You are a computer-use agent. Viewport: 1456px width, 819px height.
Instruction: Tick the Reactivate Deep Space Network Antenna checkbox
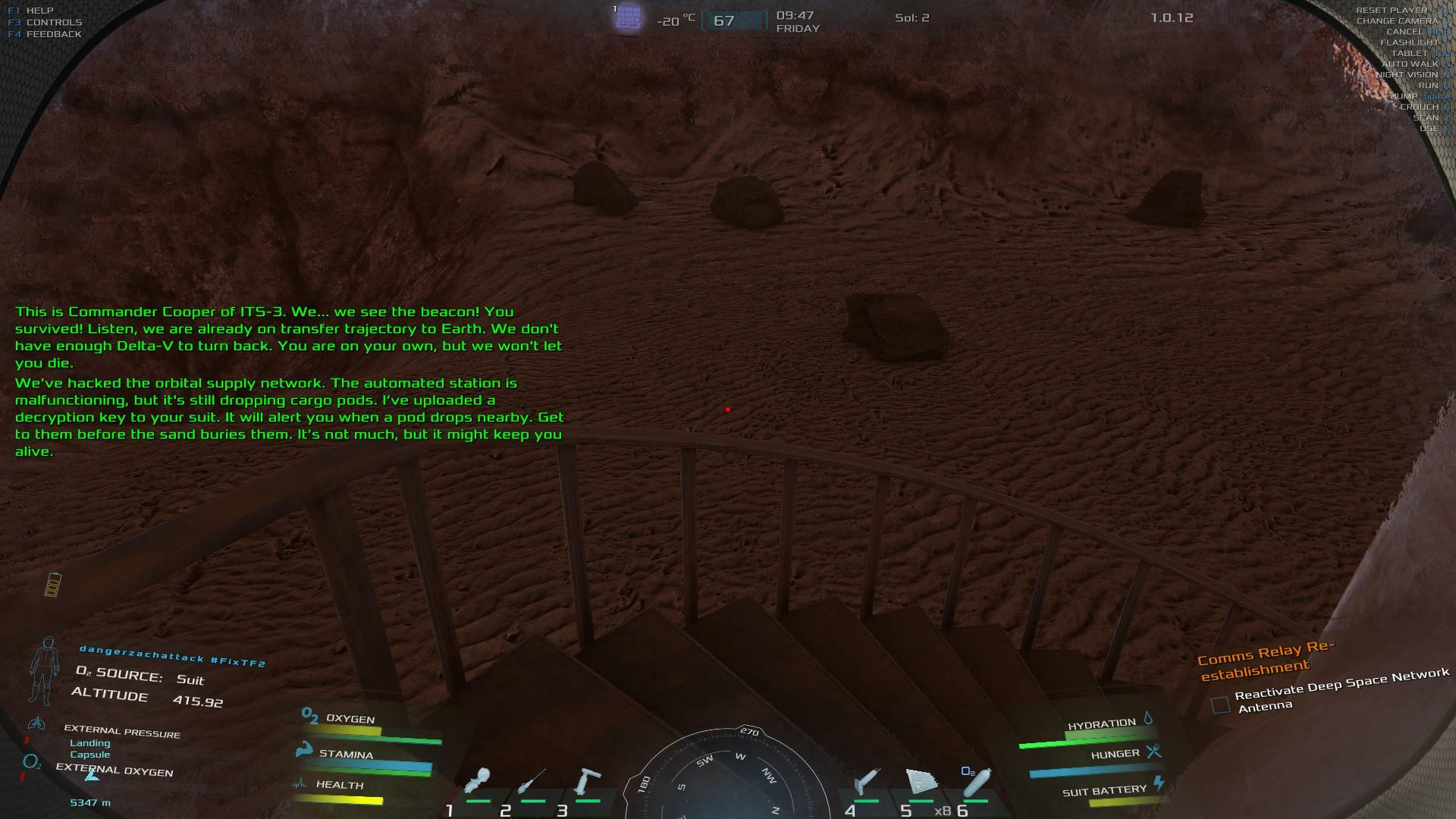(x=1220, y=705)
